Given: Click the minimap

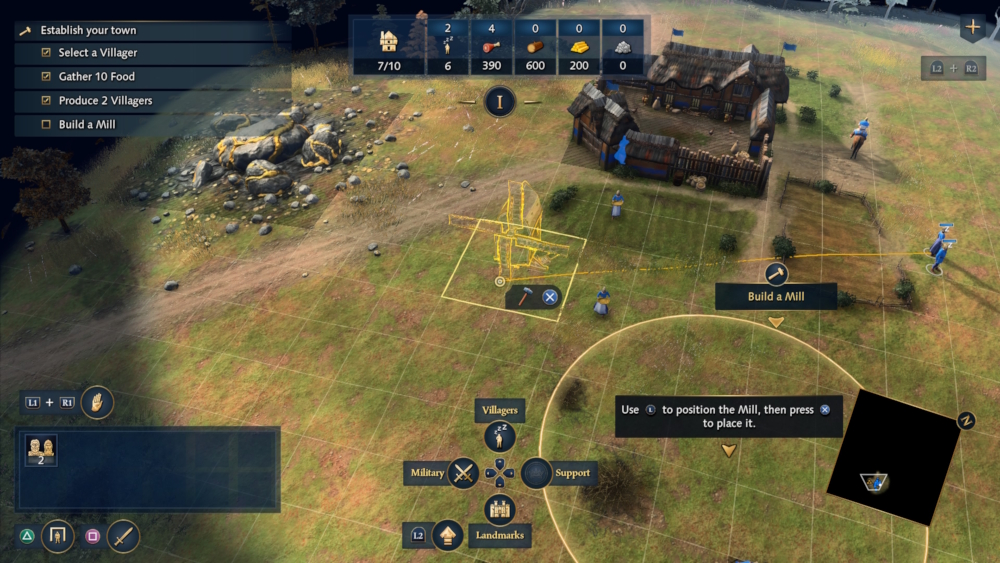Looking at the screenshot, I should 893,457.
